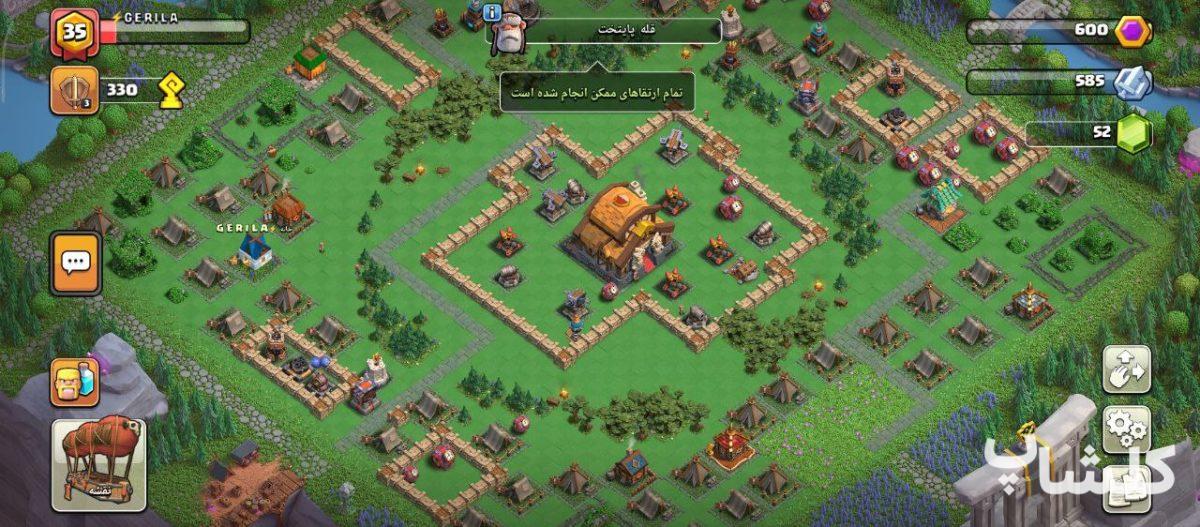Open the airship map button
The width and height of the screenshot is (1200, 527).
pyautogui.click(x=99, y=464)
